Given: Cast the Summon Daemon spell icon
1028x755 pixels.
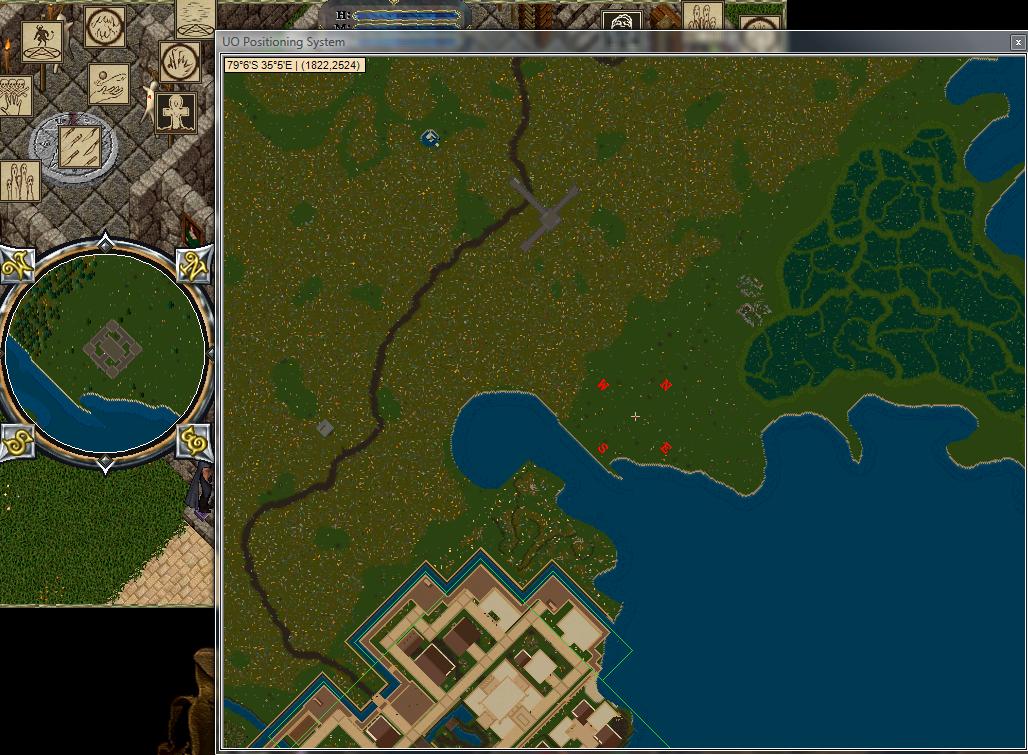Looking at the screenshot, I should (x=41, y=41).
